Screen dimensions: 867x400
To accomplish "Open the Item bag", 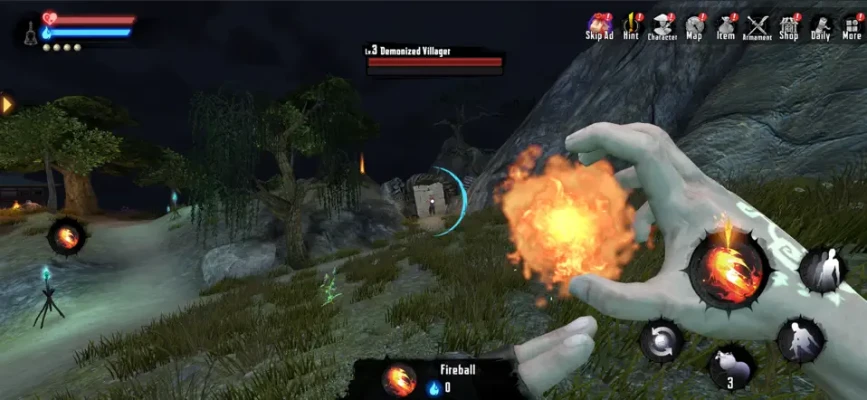I will [x=726, y=26].
